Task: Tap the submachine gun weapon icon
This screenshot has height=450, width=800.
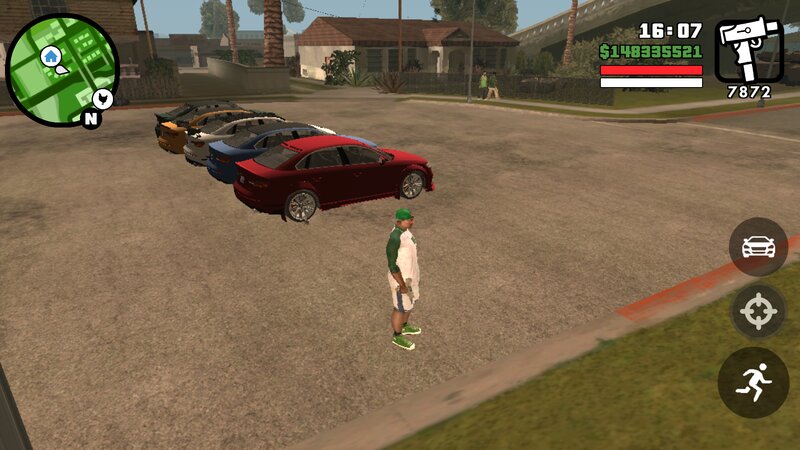Action: tap(750, 50)
